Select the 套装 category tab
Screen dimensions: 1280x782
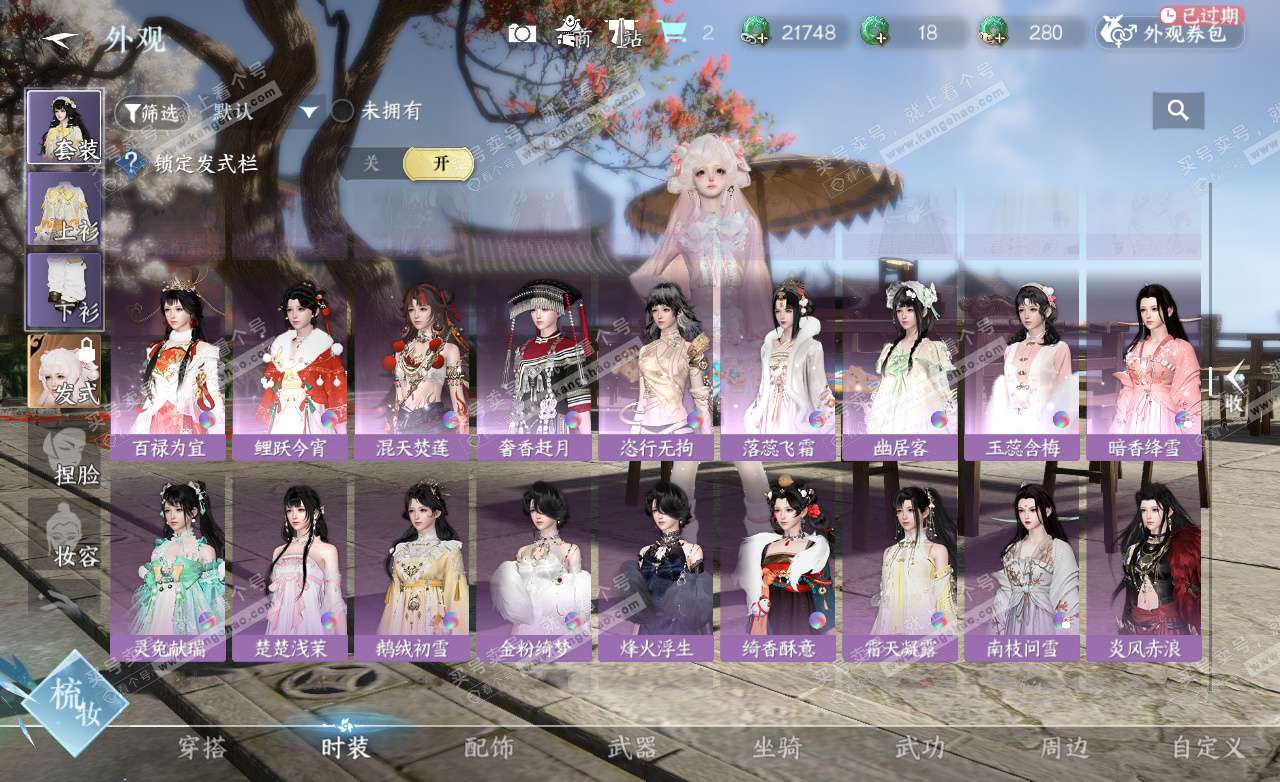pos(64,127)
